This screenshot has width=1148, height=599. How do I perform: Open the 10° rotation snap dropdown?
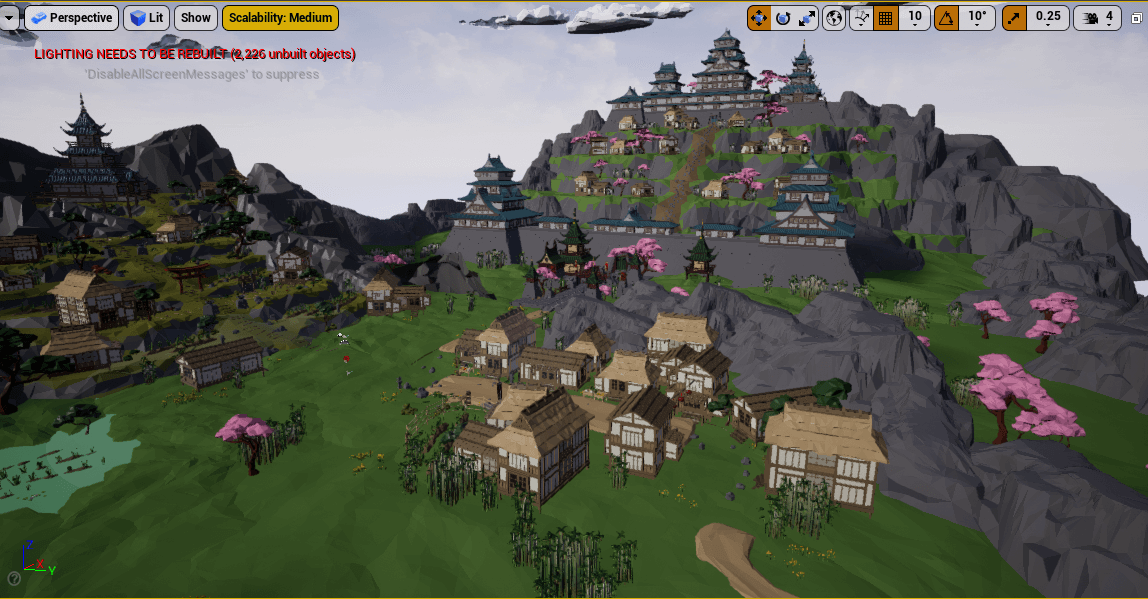click(977, 18)
